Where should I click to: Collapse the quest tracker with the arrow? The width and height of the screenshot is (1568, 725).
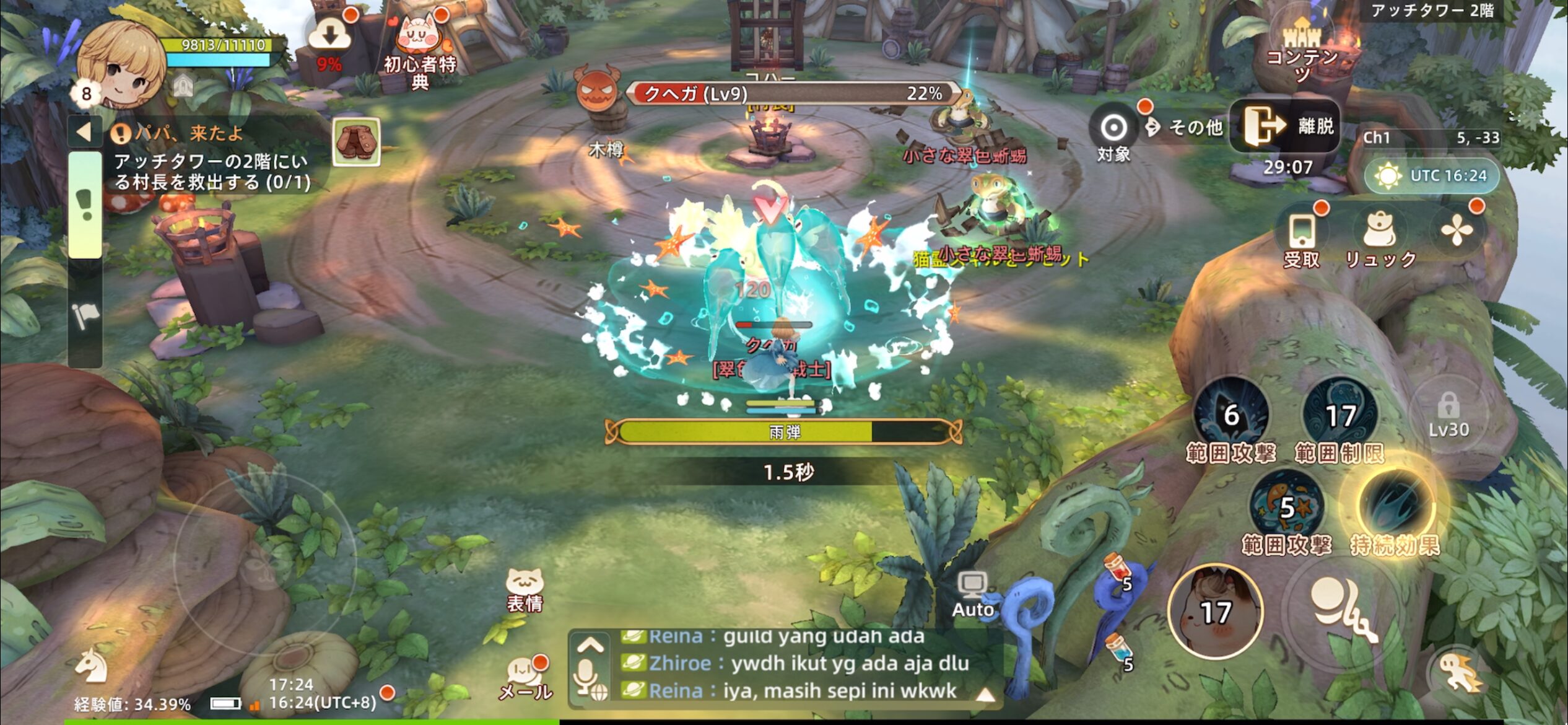84,131
